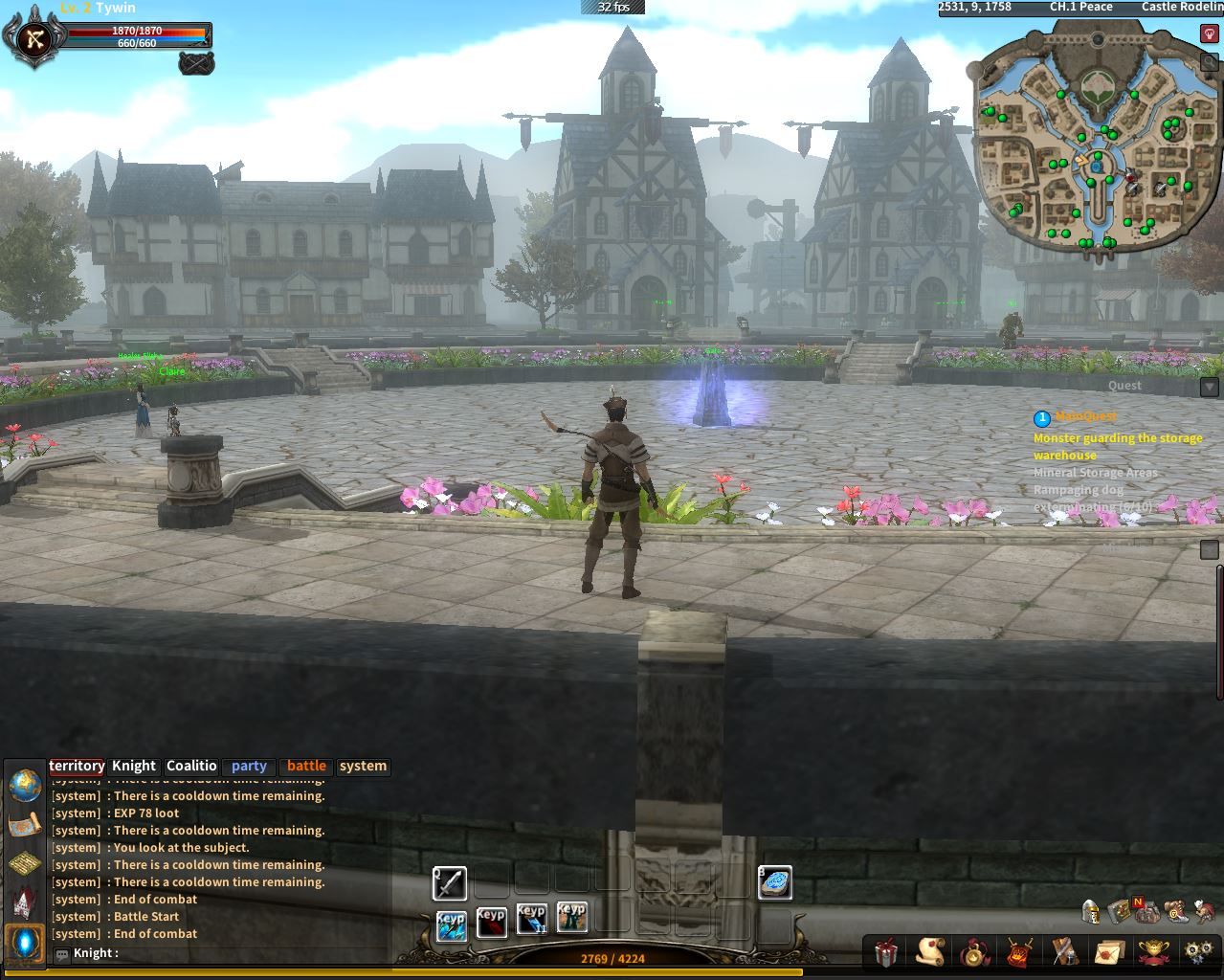The width and height of the screenshot is (1224, 980).
Task: Activate the glowing blue portal icon
Action: click(x=25, y=943)
